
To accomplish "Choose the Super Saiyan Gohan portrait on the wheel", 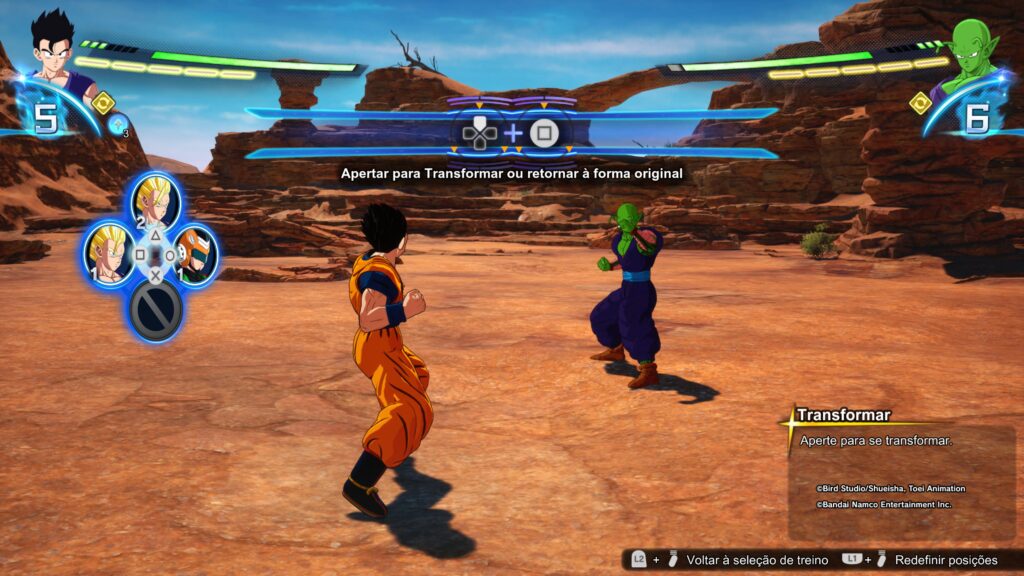I will tap(108, 251).
